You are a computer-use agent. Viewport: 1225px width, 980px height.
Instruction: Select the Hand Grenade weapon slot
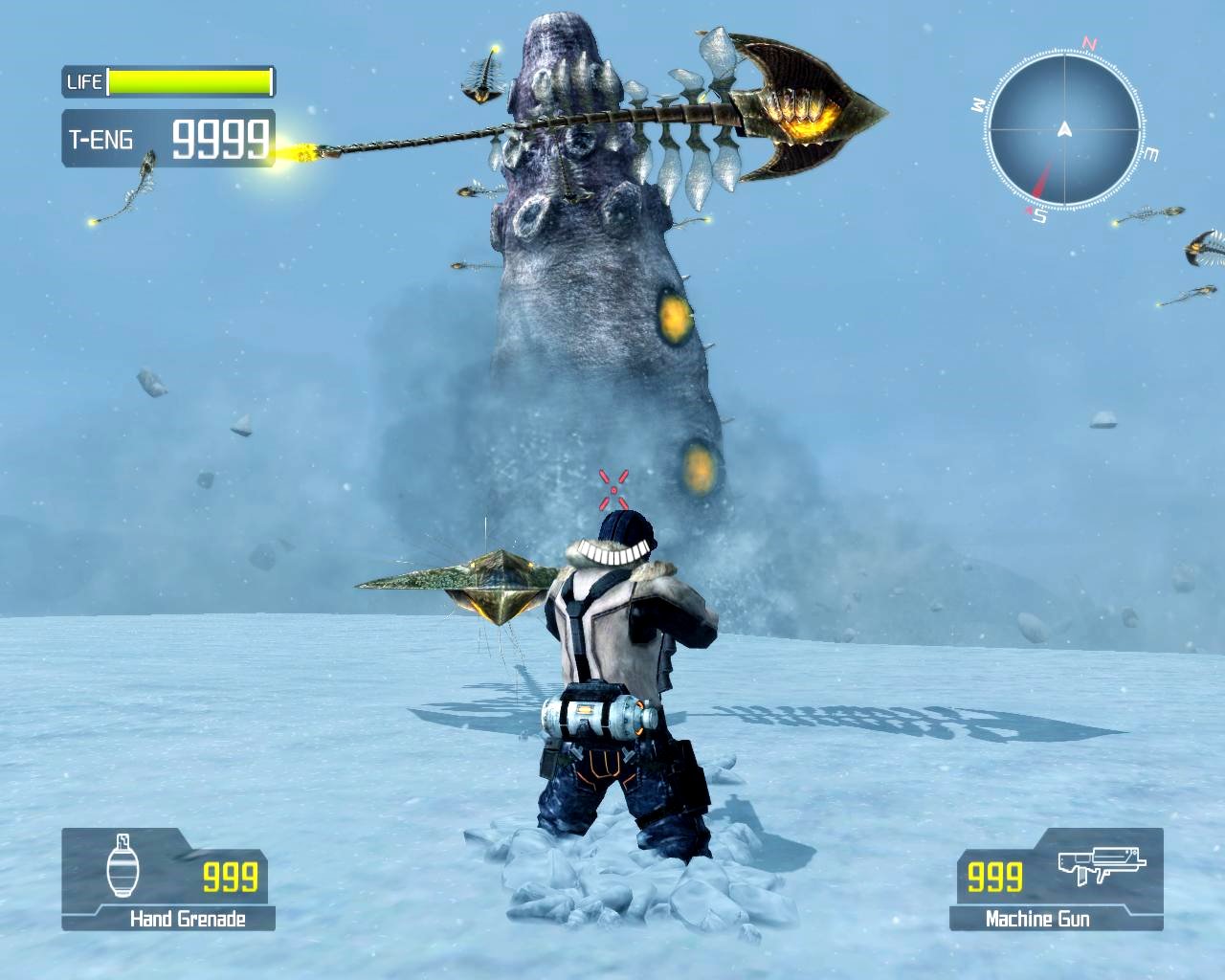[168, 879]
